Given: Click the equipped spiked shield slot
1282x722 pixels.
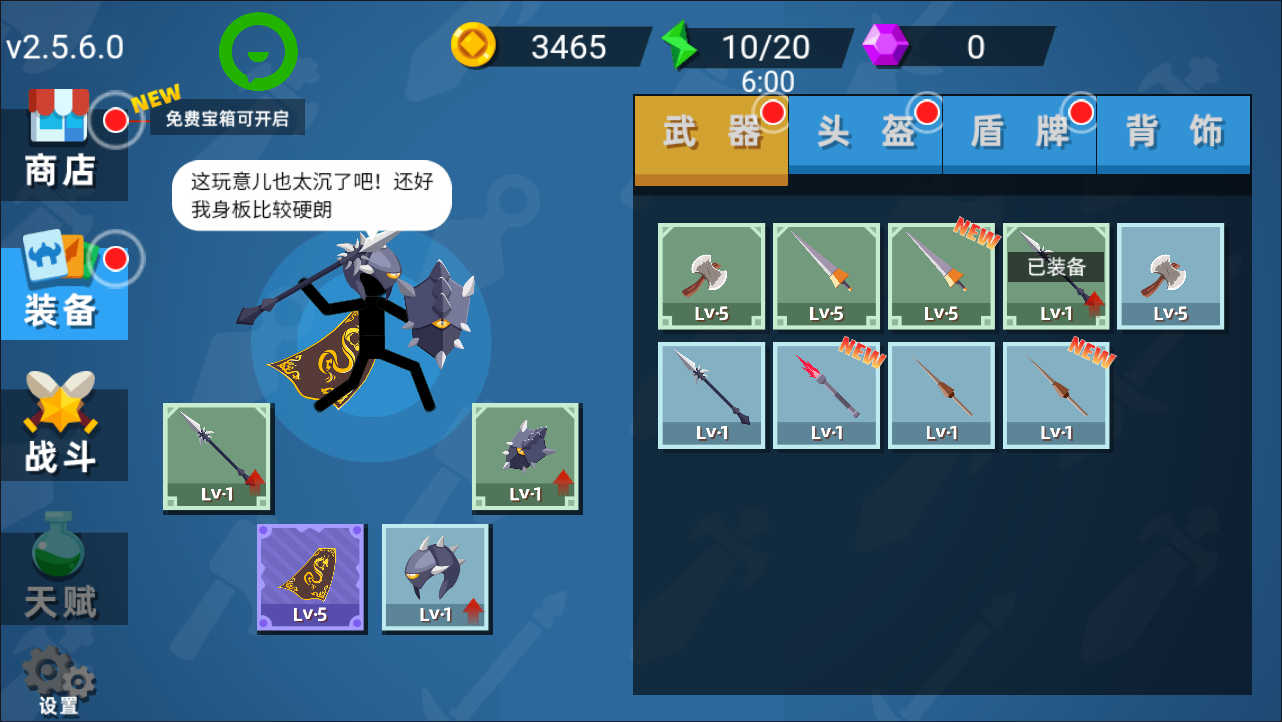Looking at the screenshot, I should pos(526,457).
